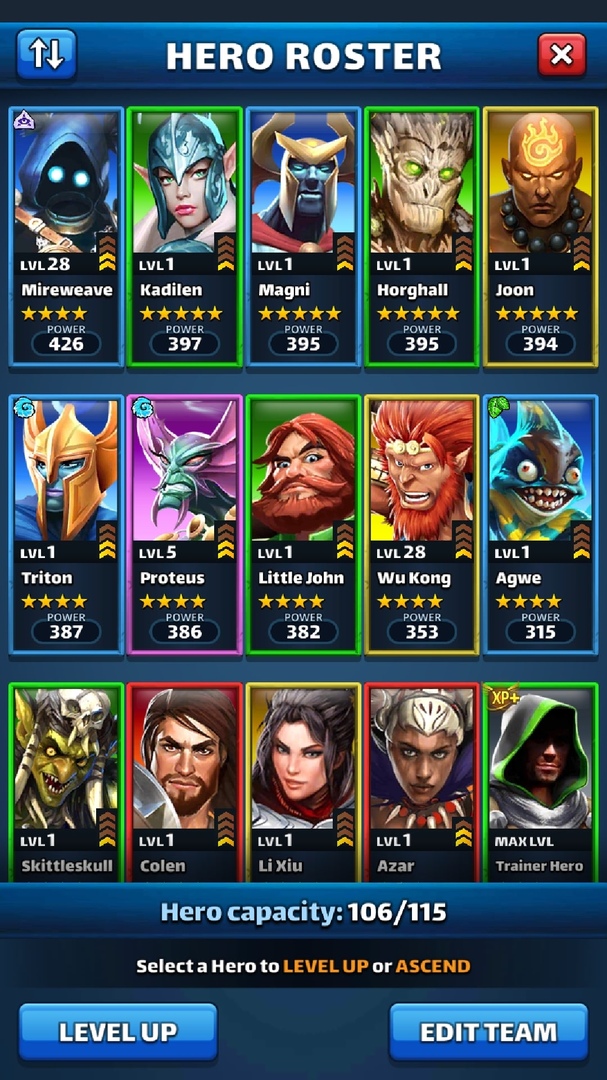Choose the Agwe hero card
Viewport: 607px width, 1080px height.
[540, 524]
